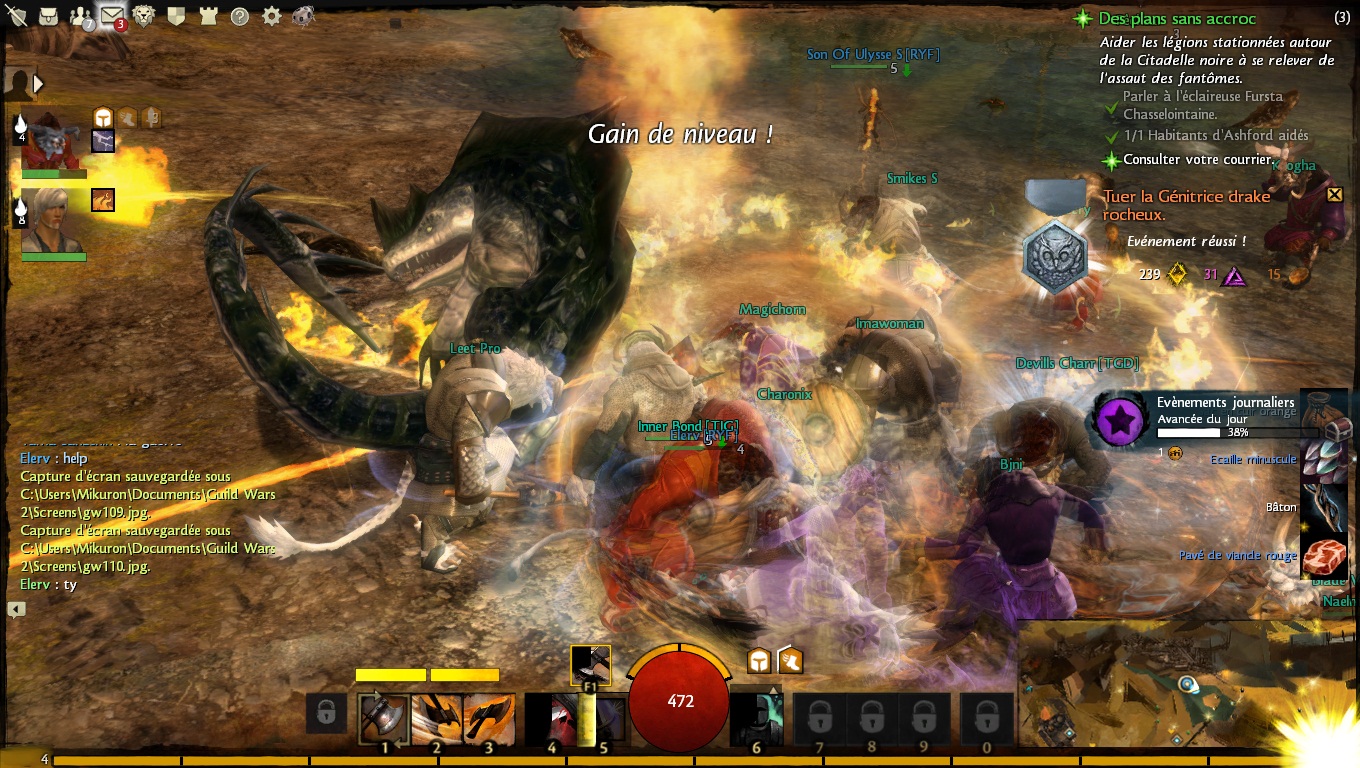Open the mail envelope with 3 unread
The height and width of the screenshot is (768, 1360).
(x=111, y=15)
